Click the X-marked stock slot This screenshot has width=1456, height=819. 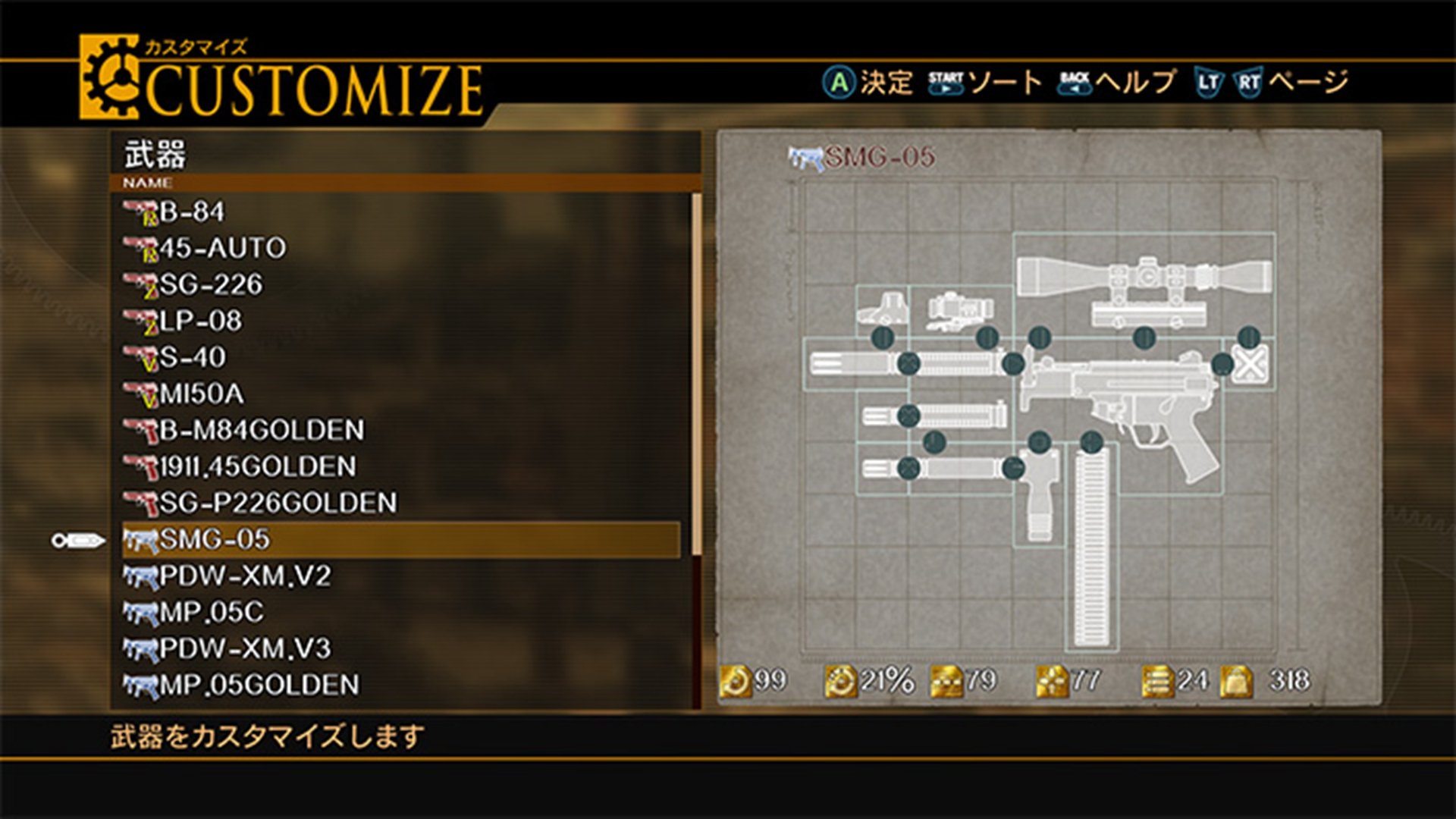[x=1248, y=366]
